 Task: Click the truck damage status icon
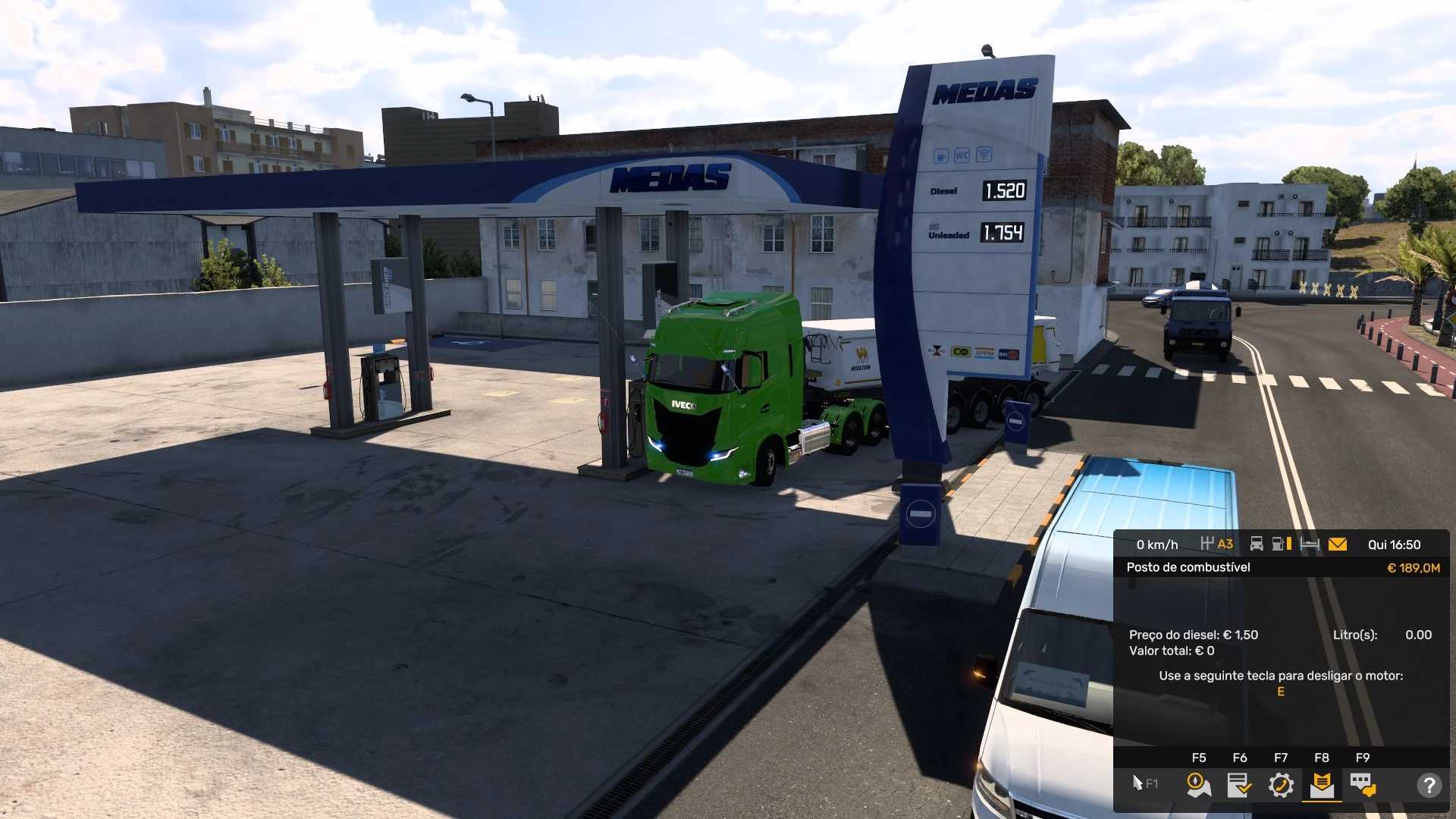[1257, 544]
